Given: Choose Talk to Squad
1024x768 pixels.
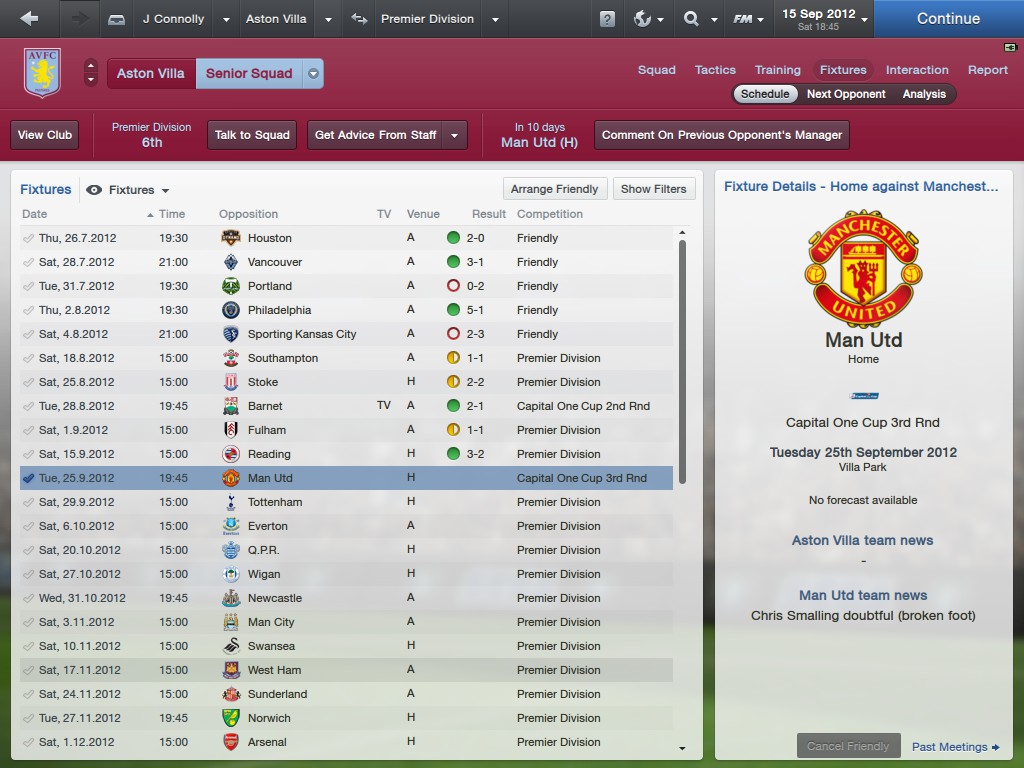Looking at the screenshot, I should point(252,135).
